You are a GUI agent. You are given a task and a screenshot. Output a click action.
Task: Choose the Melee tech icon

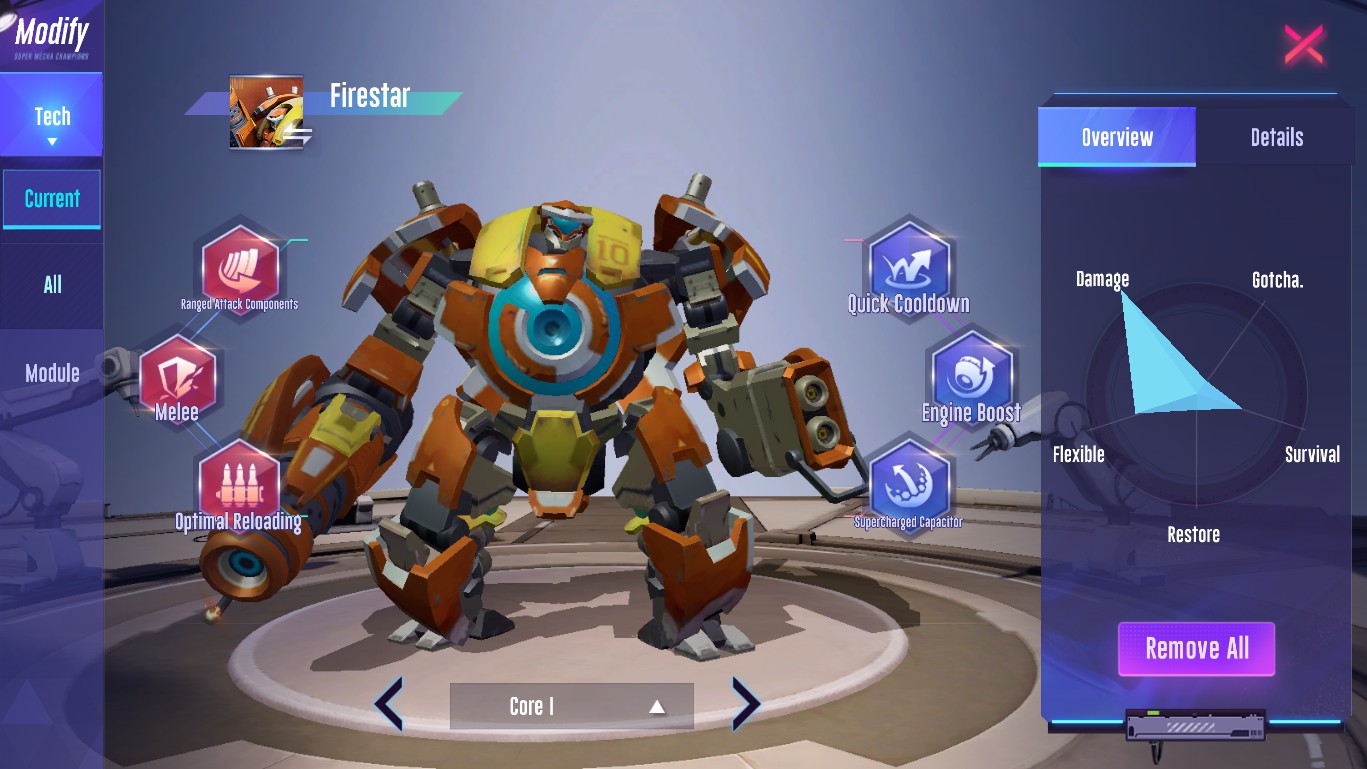178,378
